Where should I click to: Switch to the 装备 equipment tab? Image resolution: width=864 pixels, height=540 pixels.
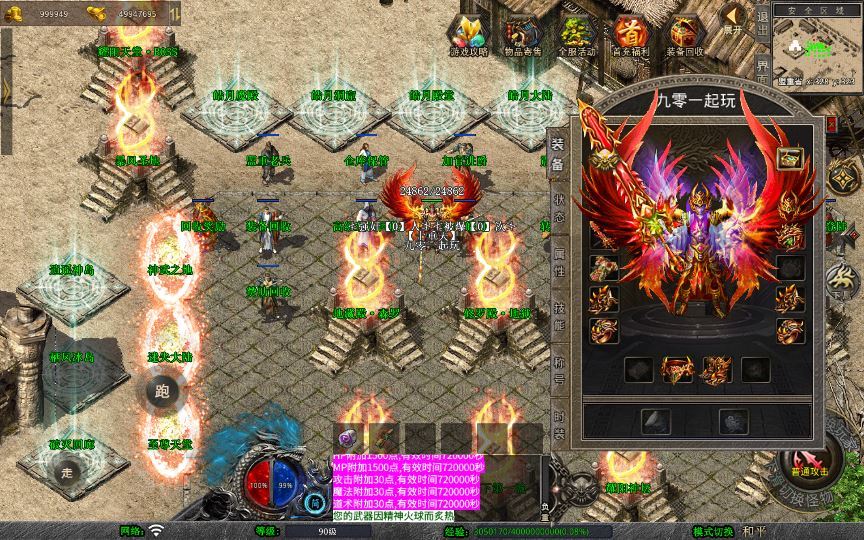(558, 155)
